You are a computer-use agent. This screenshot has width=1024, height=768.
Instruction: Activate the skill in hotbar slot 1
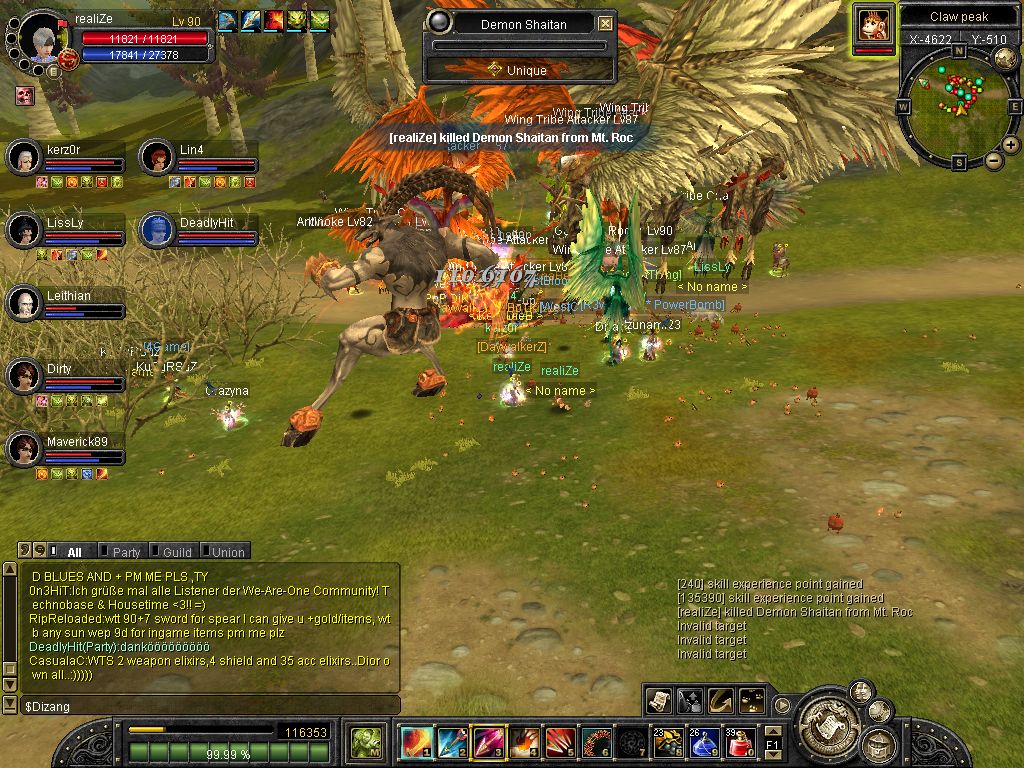416,742
